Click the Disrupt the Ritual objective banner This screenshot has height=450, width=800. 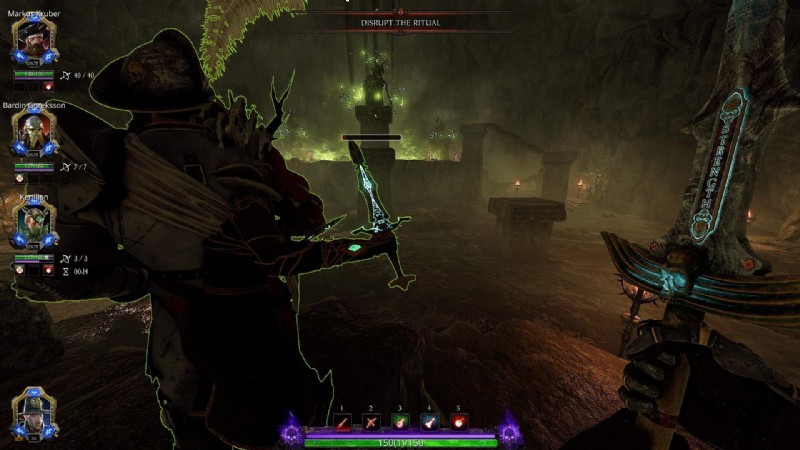[400, 22]
